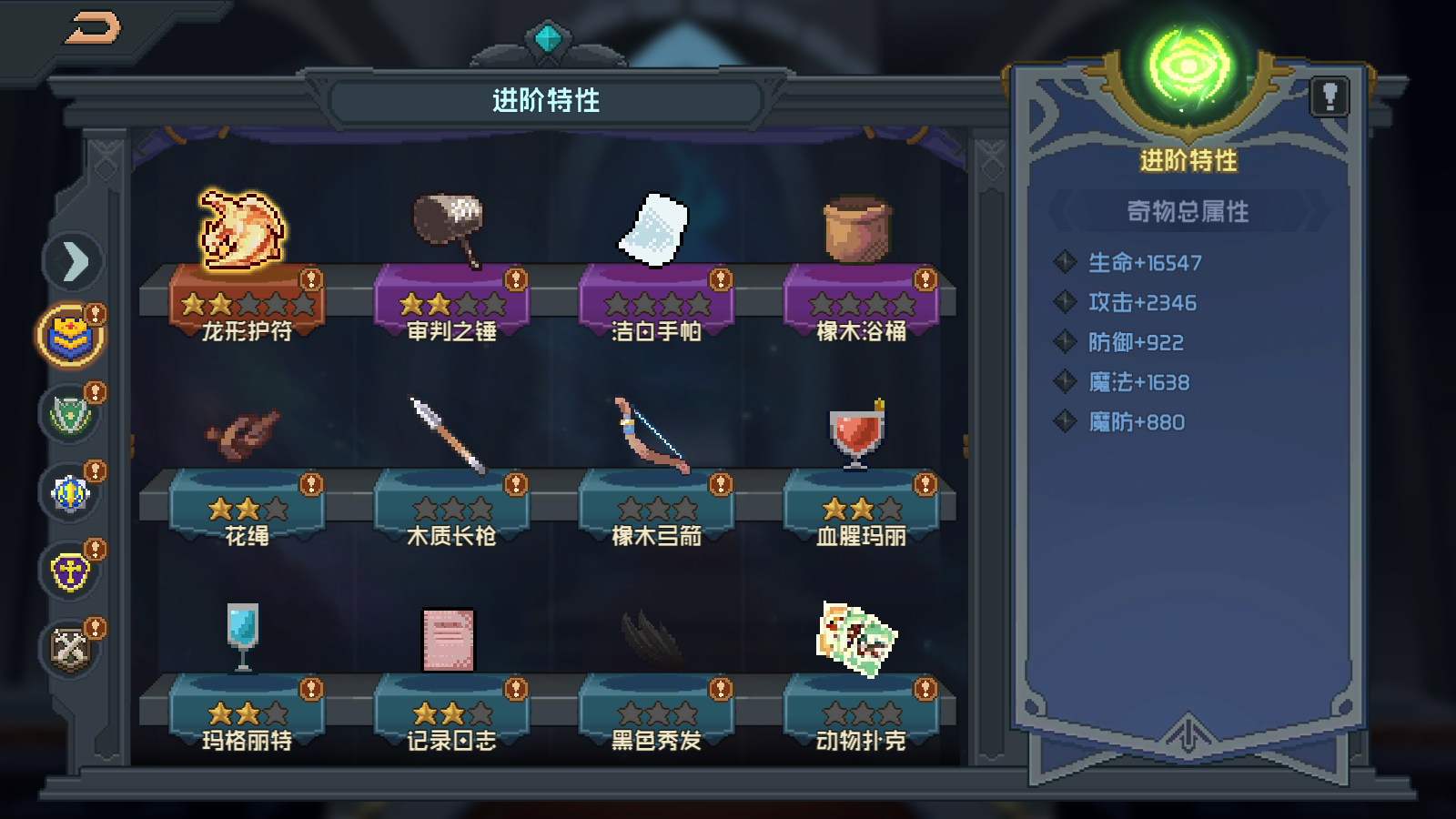This screenshot has height=819, width=1456.
Task: Open the purple cross shield tab
Action: (x=71, y=572)
